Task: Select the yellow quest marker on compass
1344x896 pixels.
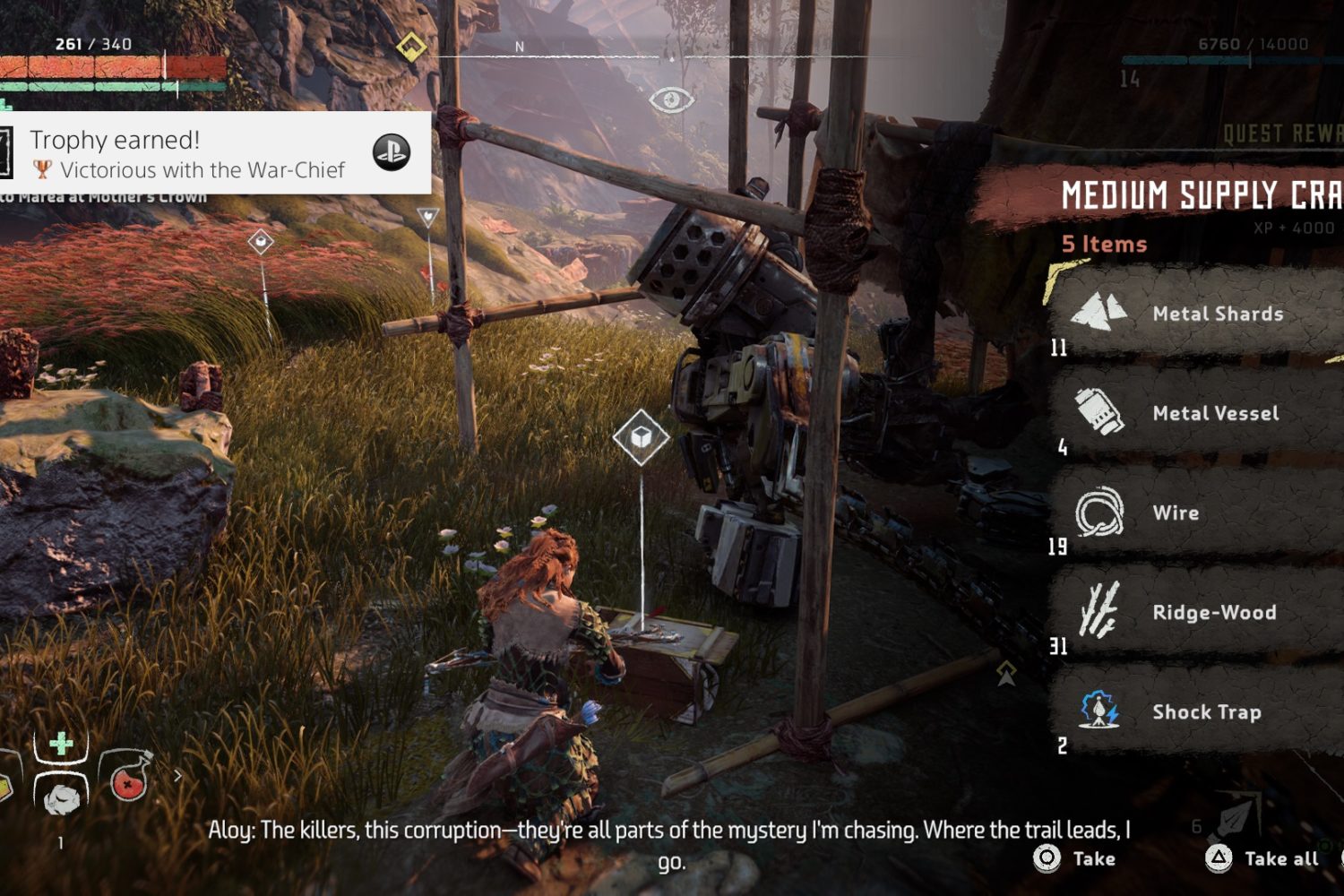Action: point(411,46)
